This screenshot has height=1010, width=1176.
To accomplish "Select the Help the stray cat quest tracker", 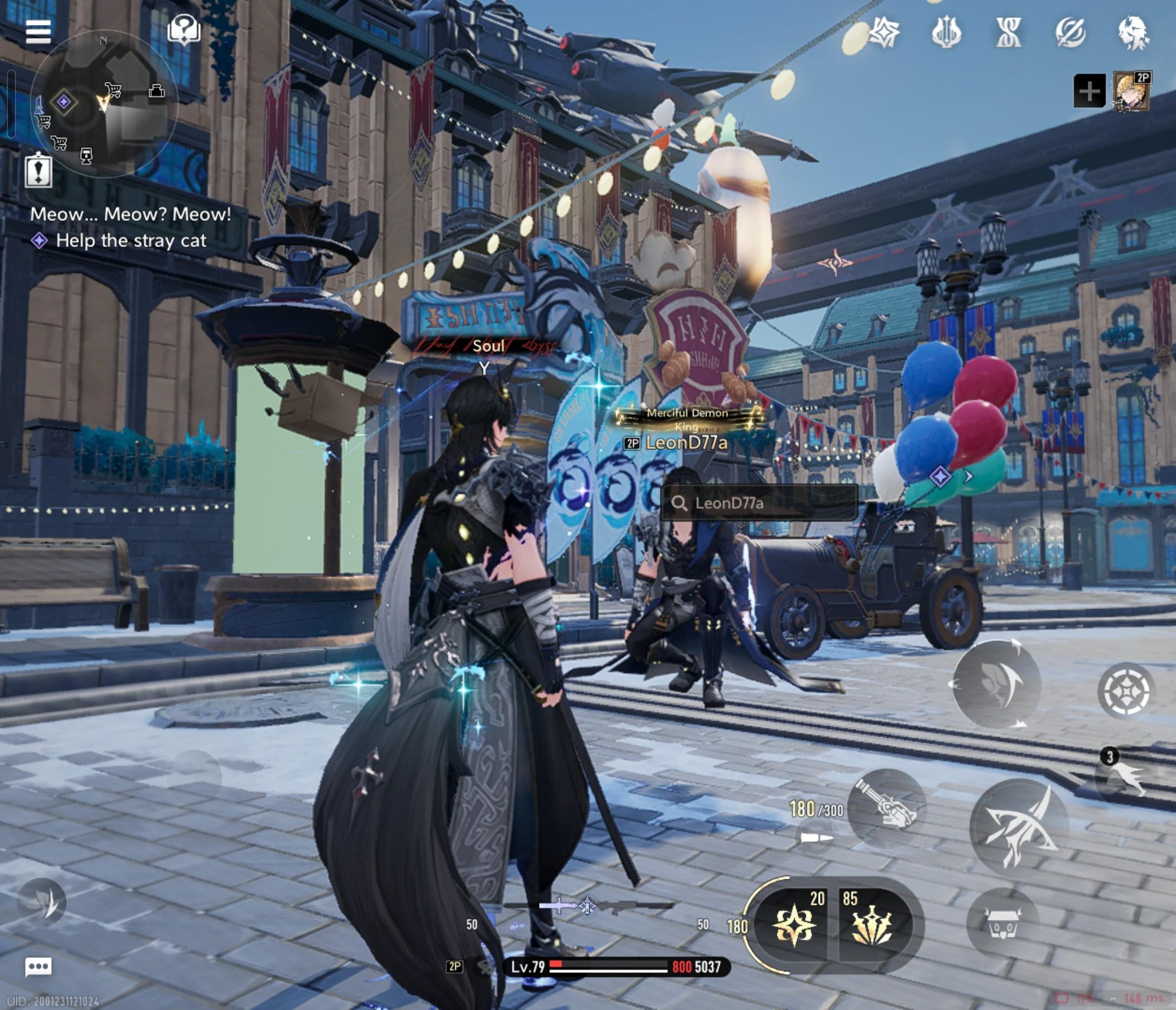I will (130, 241).
